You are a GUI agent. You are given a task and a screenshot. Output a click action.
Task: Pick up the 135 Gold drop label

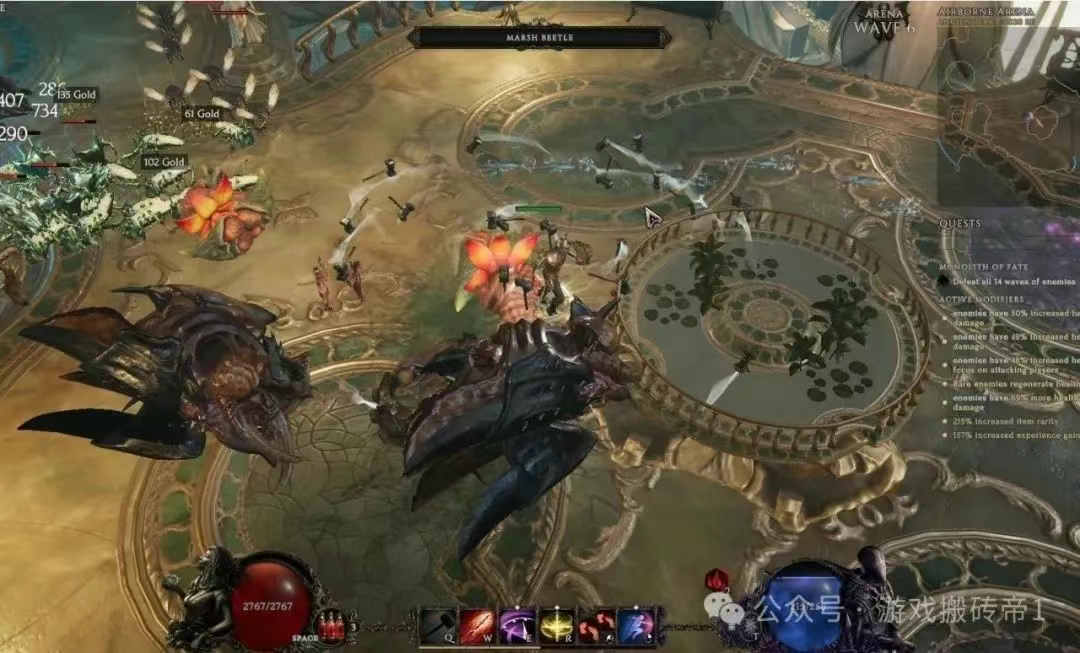[76, 95]
